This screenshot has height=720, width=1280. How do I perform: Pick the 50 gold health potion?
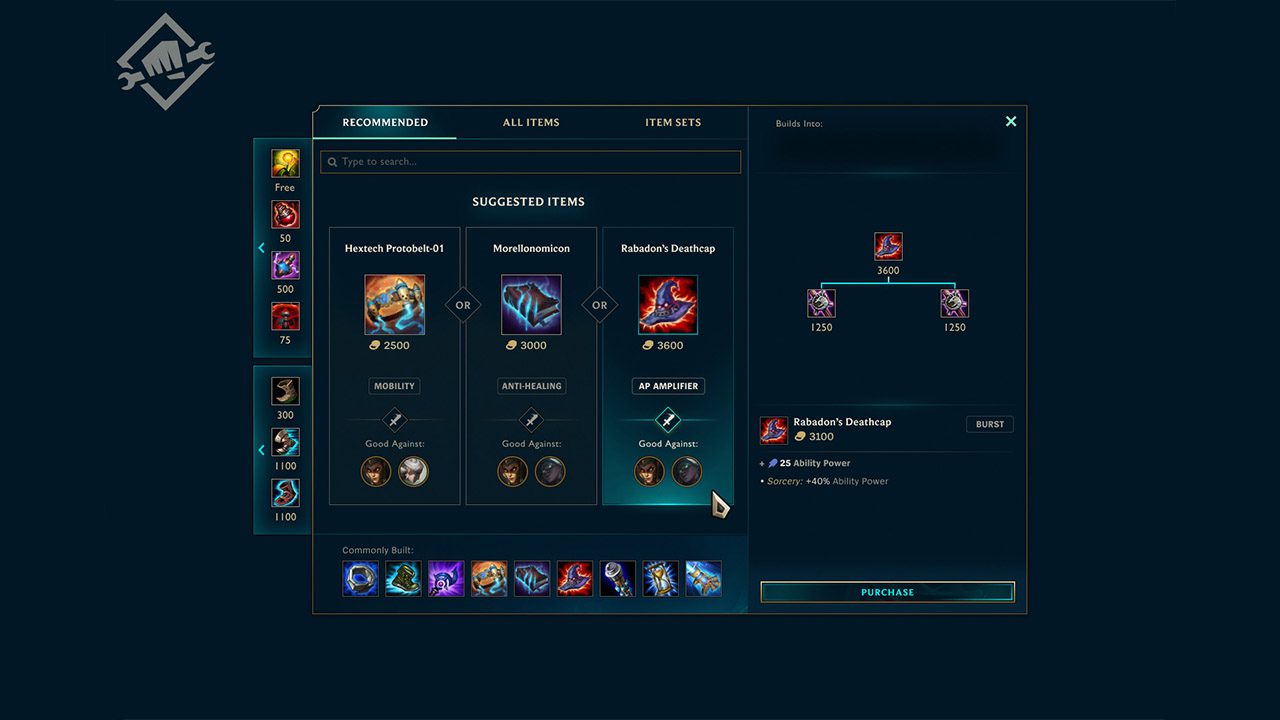[x=285, y=215]
